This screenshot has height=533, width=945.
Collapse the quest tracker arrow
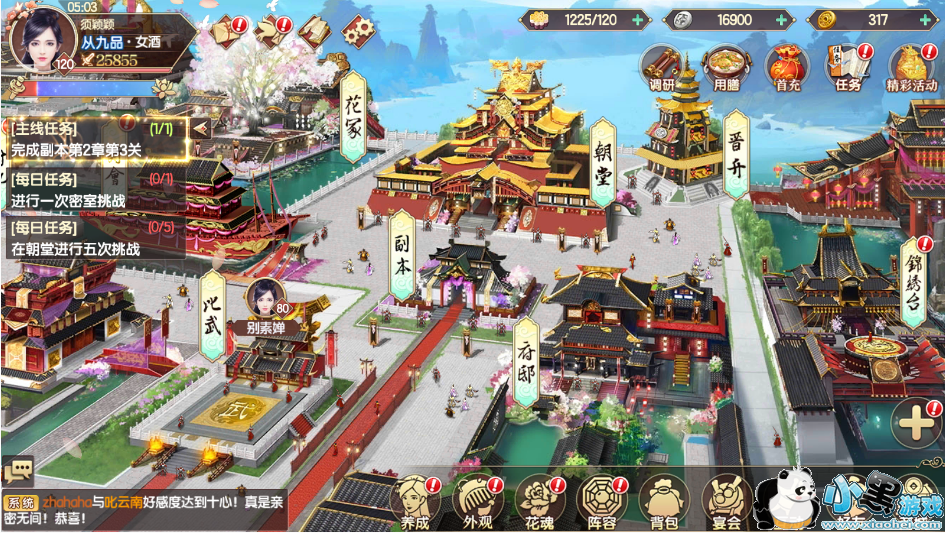coord(200,128)
